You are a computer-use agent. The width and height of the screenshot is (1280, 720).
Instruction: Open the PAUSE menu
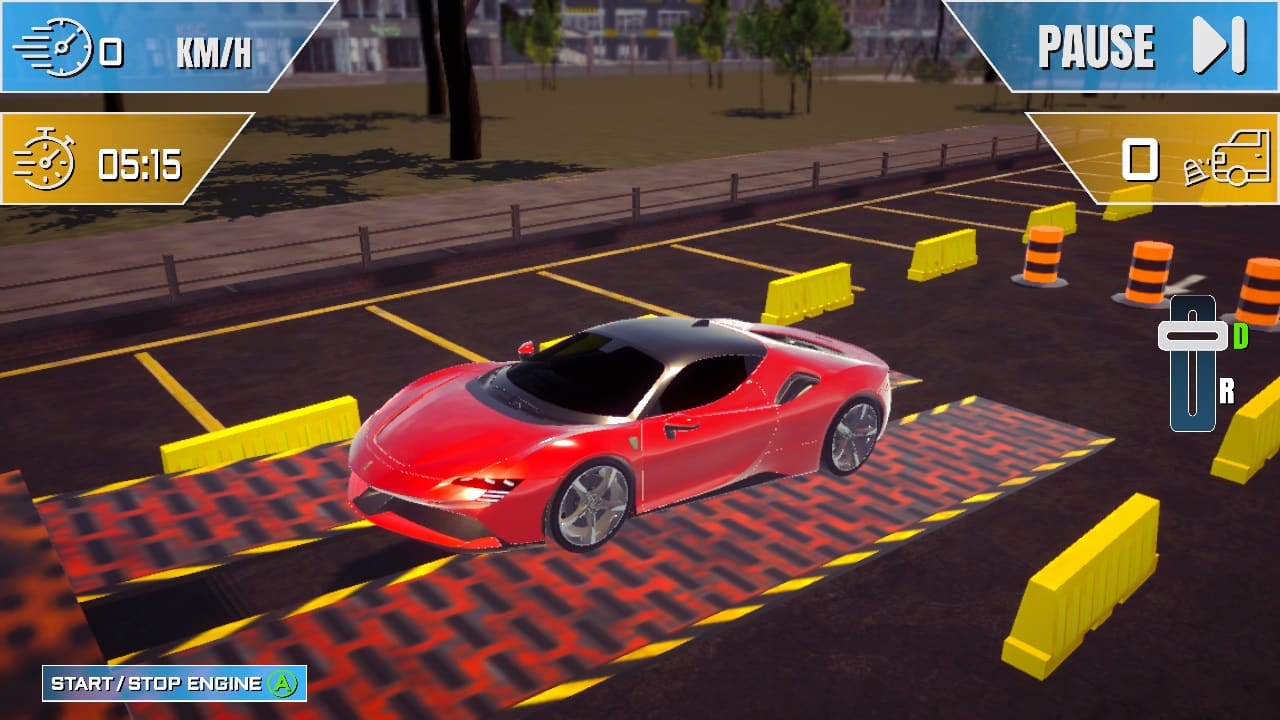pyautogui.click(x=1095, y=44)
